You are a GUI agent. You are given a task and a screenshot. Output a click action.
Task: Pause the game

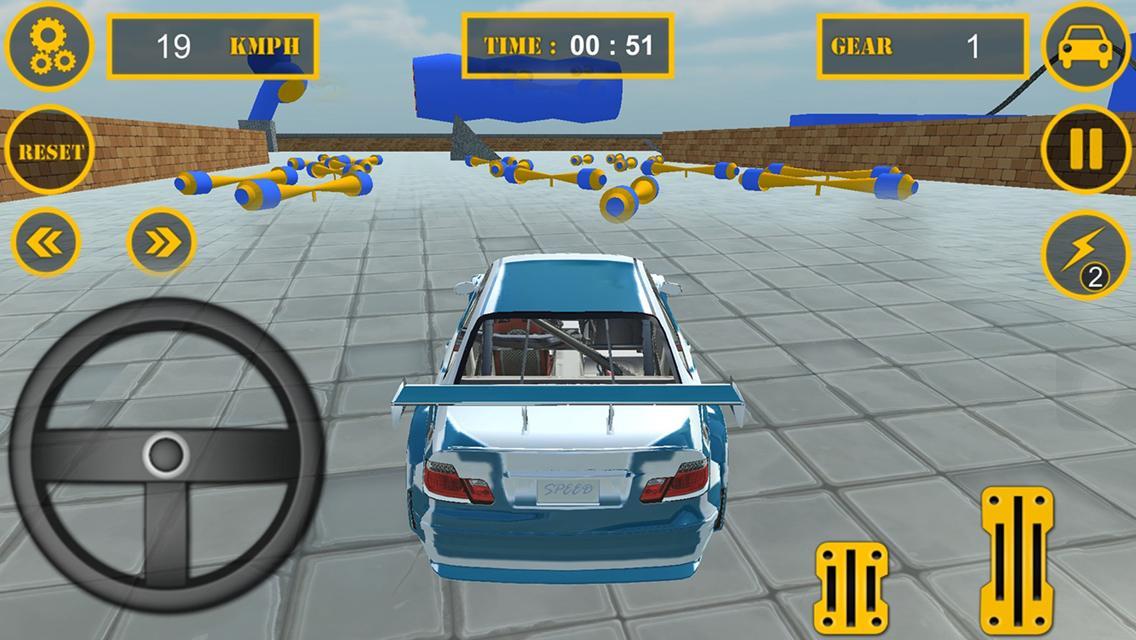coord(1085,150)
